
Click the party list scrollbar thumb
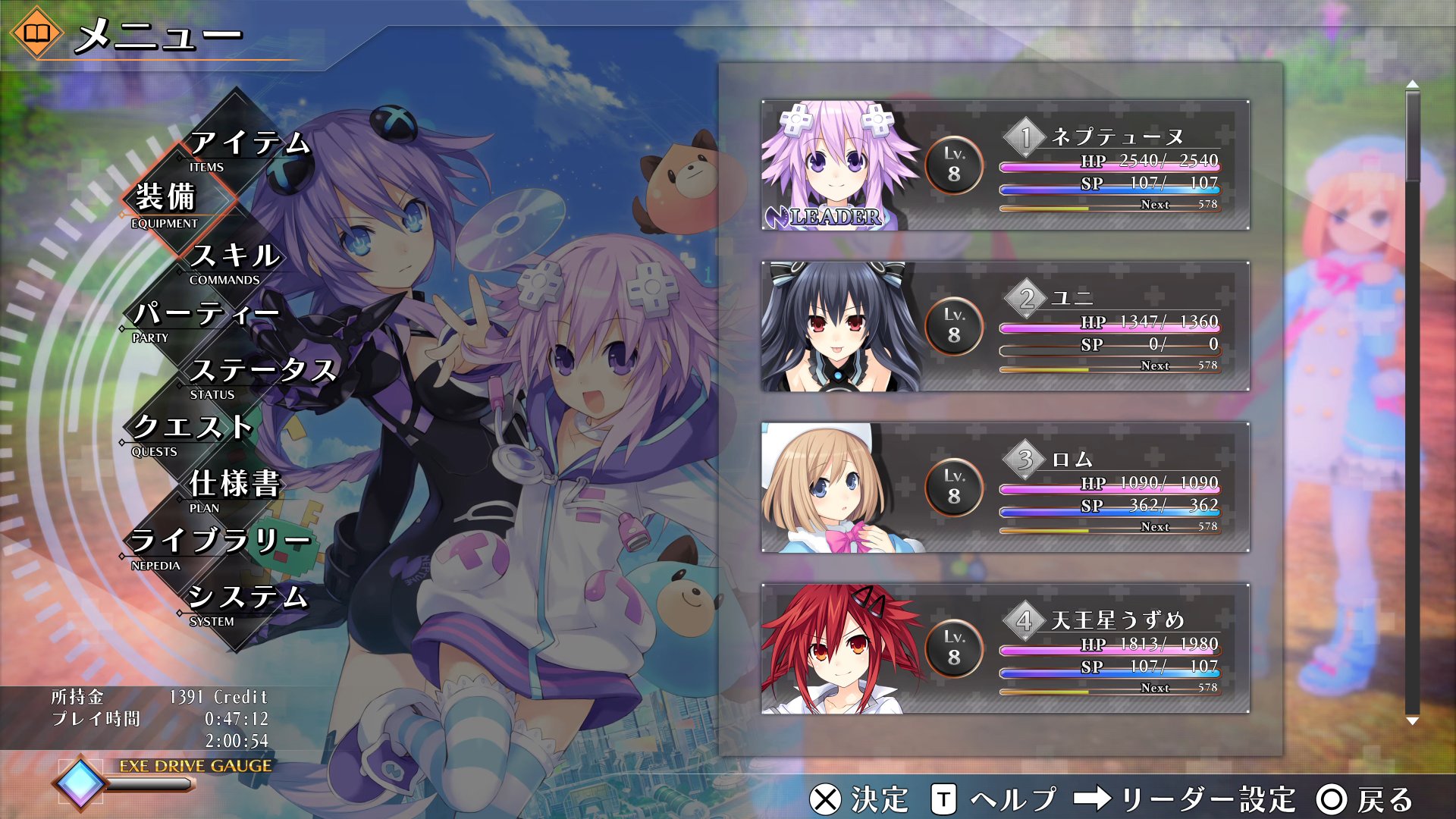coord(1412,136)
